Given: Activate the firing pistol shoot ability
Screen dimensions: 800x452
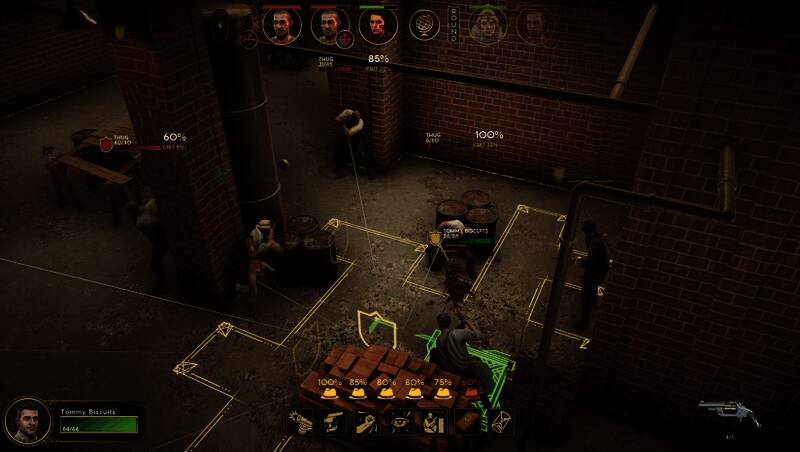Looking at the screenshot, I should 301,422.
